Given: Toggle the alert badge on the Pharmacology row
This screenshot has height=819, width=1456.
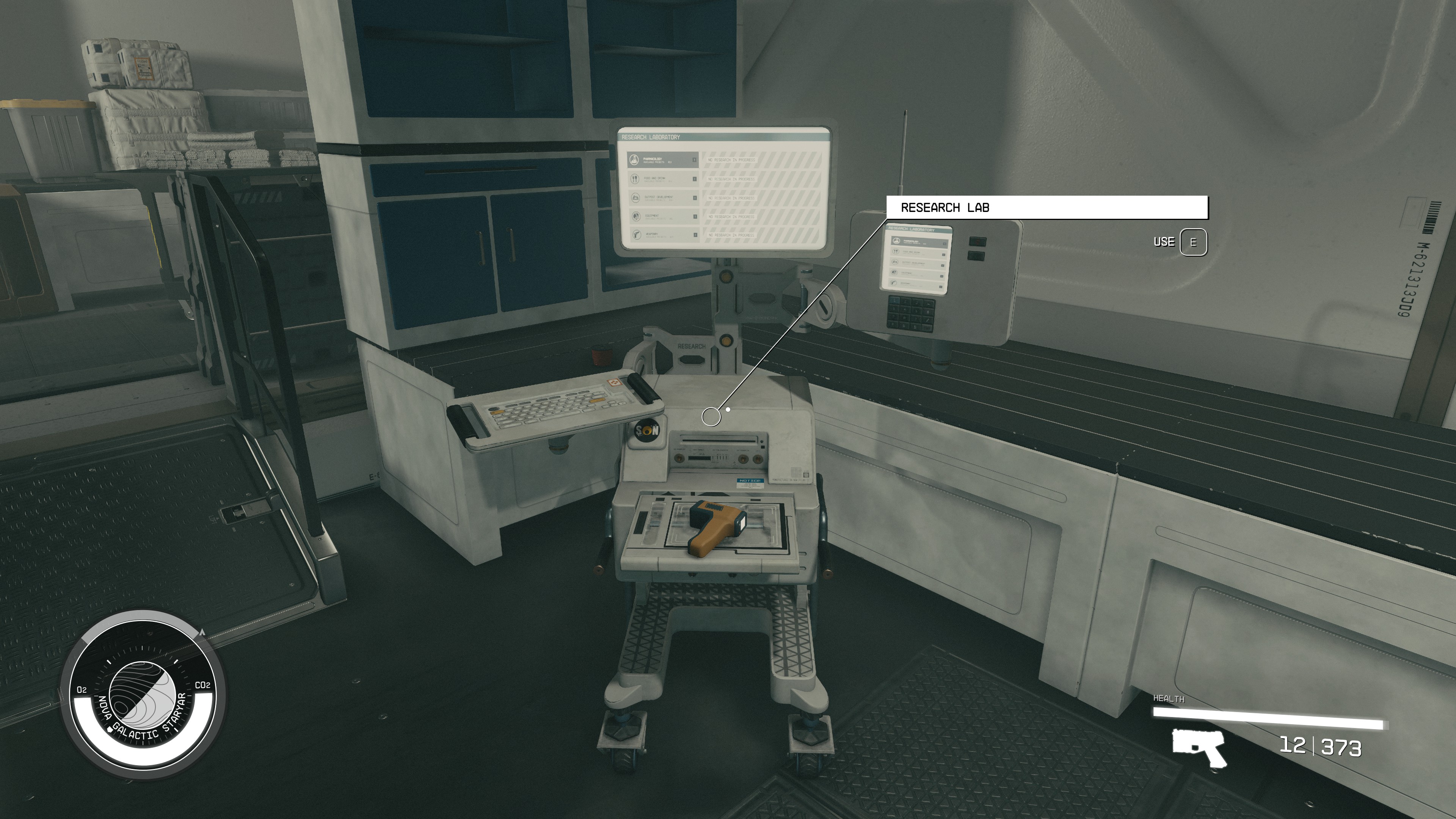Looking at the screenshot, I should (x=695, y=160).
